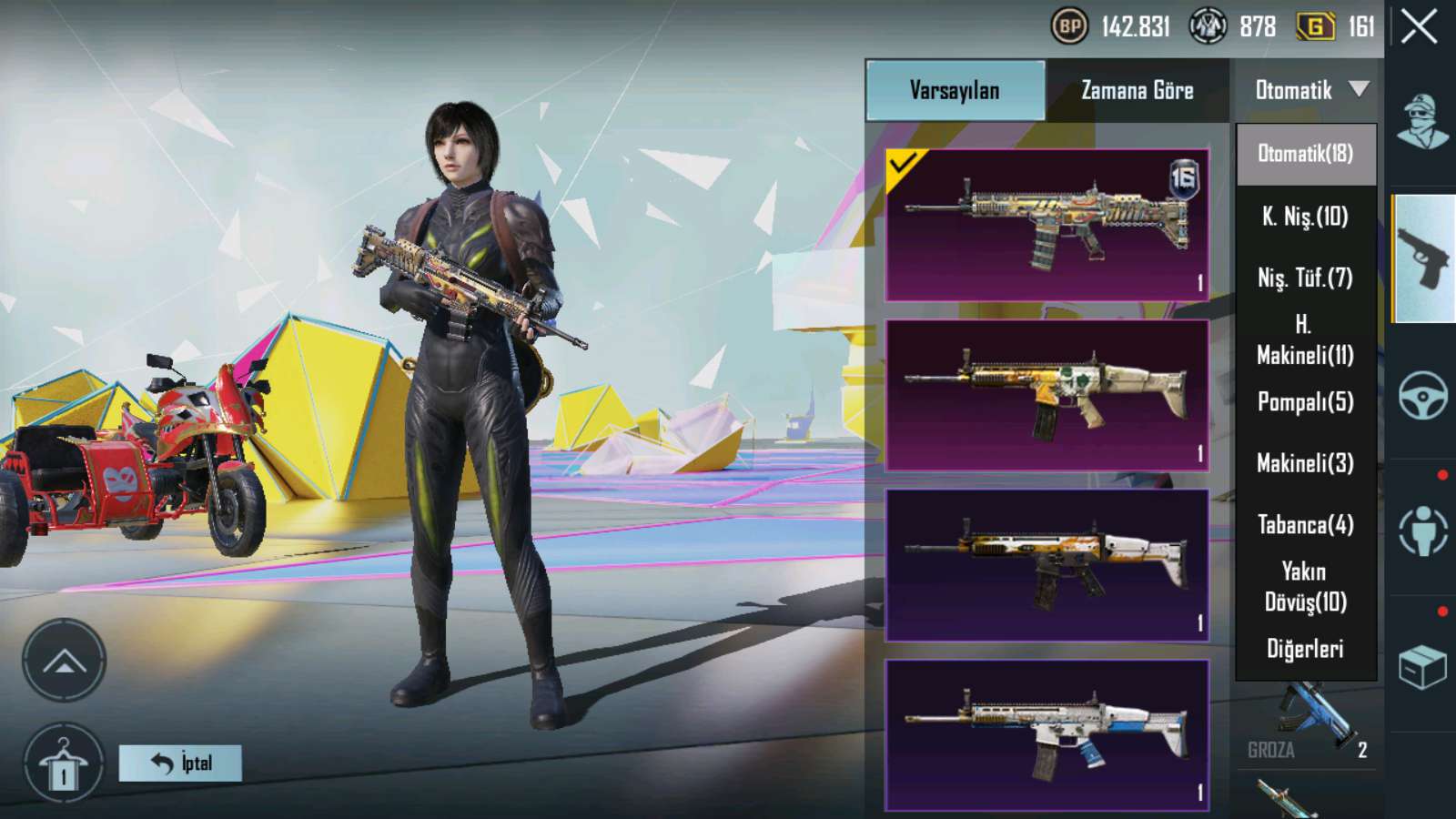Filter by Pompalı(5) weapons
Image resolution: width=1456 pixels, height=819 pixels.
(x=1305, y=401)
